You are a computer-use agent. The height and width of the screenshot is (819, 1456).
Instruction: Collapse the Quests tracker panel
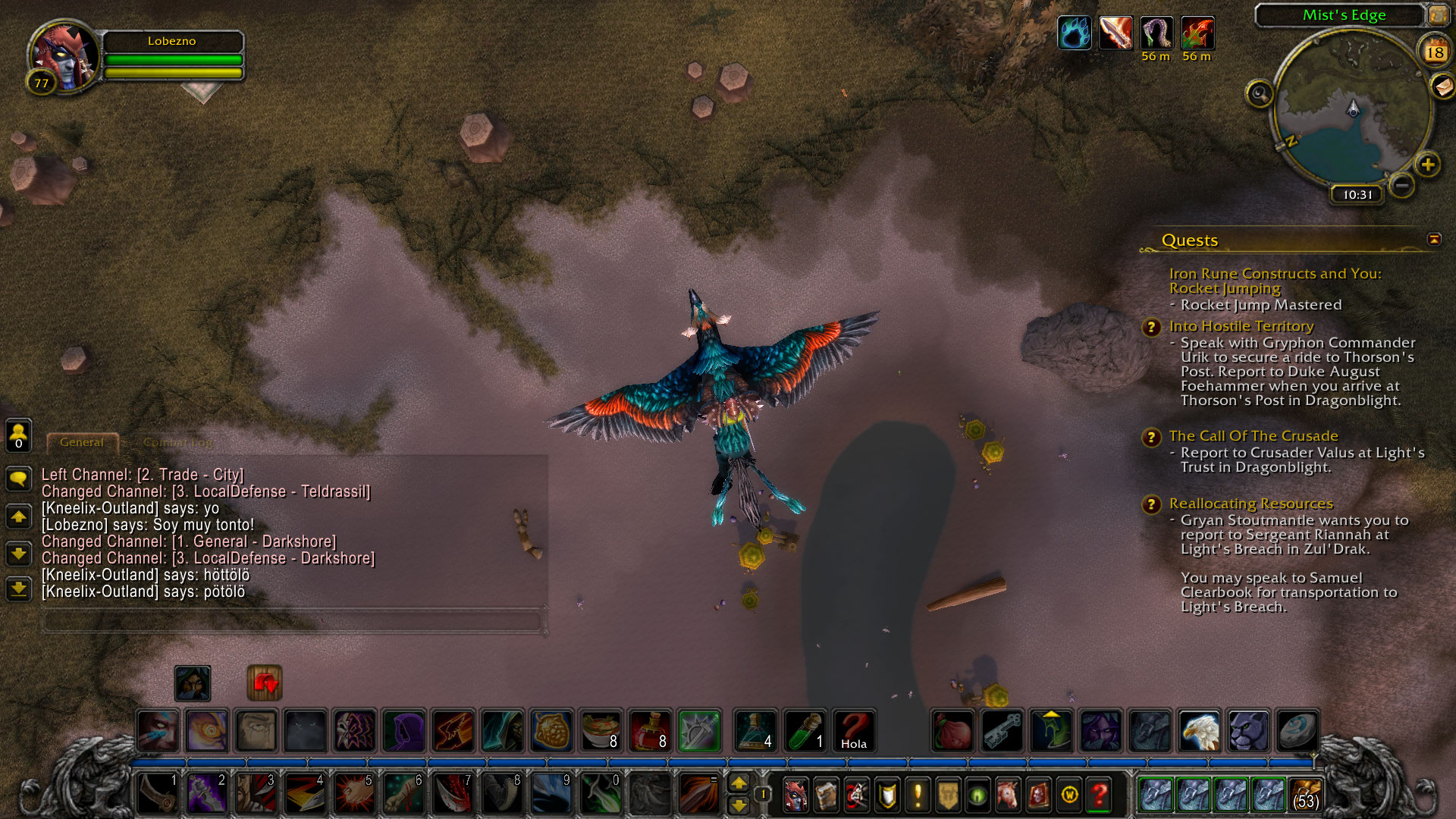(1434, 240)
